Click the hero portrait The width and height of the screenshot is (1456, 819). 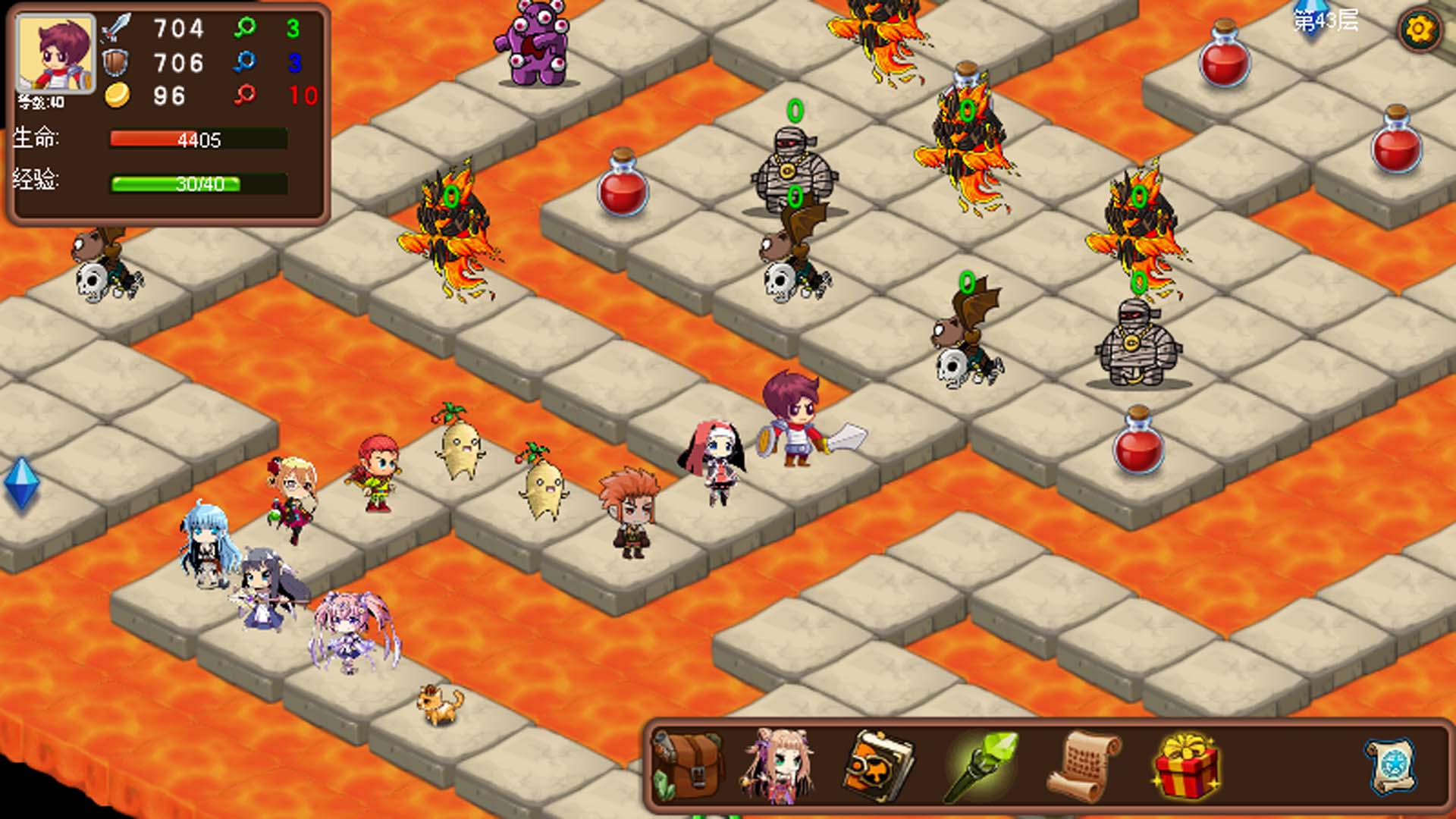(56, 55)
